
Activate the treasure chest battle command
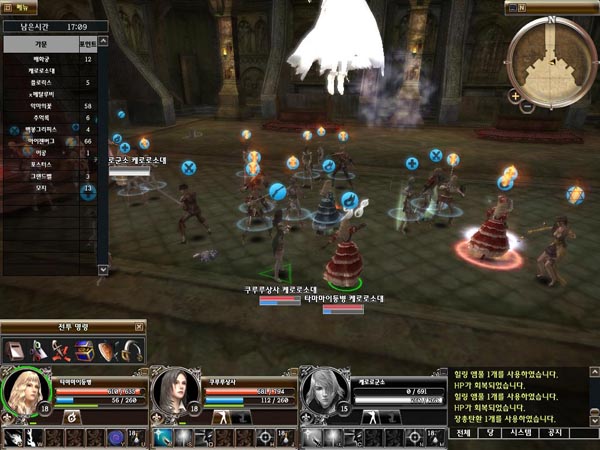[86, 350]
